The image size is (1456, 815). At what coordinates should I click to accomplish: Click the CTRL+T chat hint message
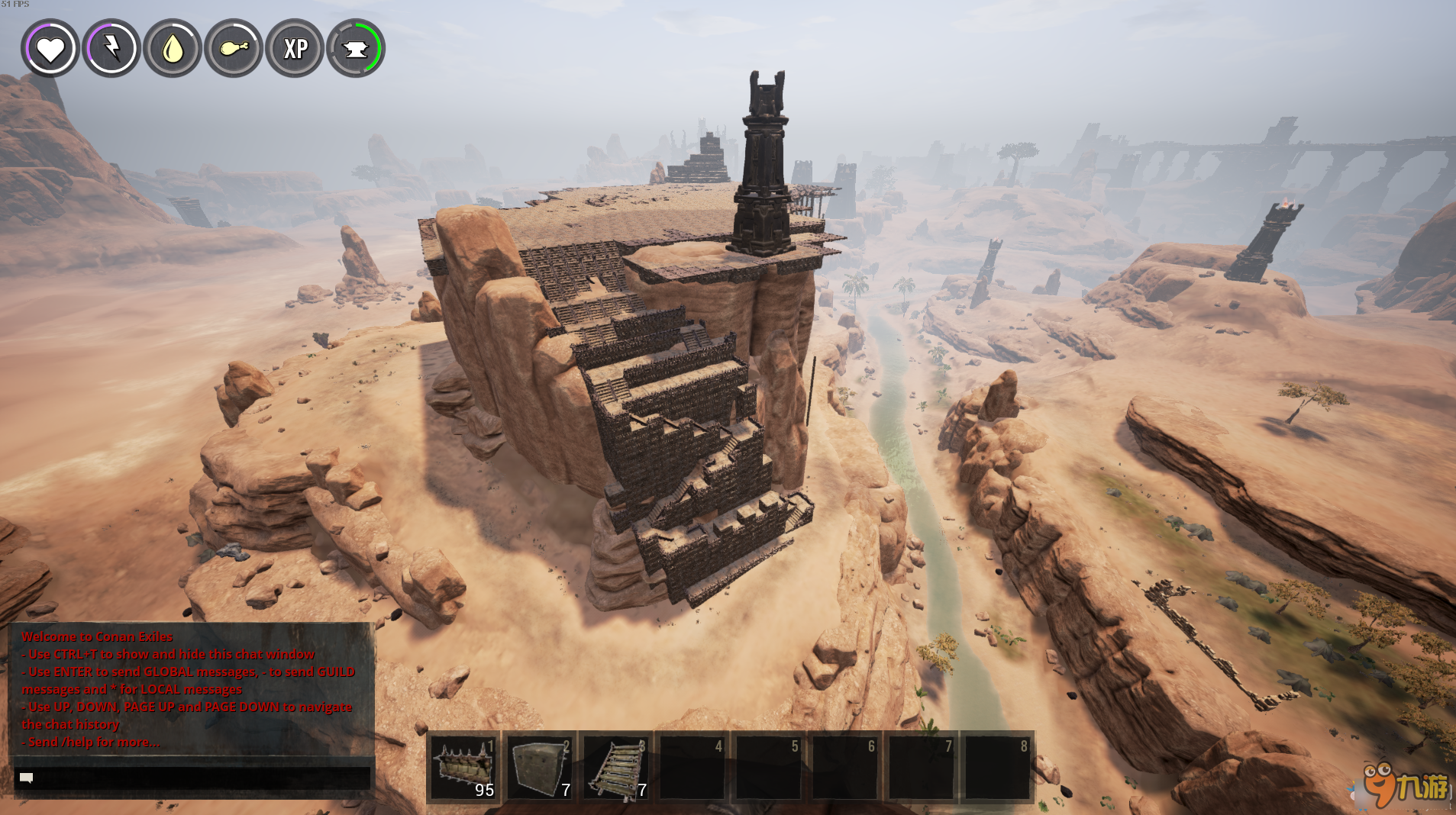click(167, 653)
